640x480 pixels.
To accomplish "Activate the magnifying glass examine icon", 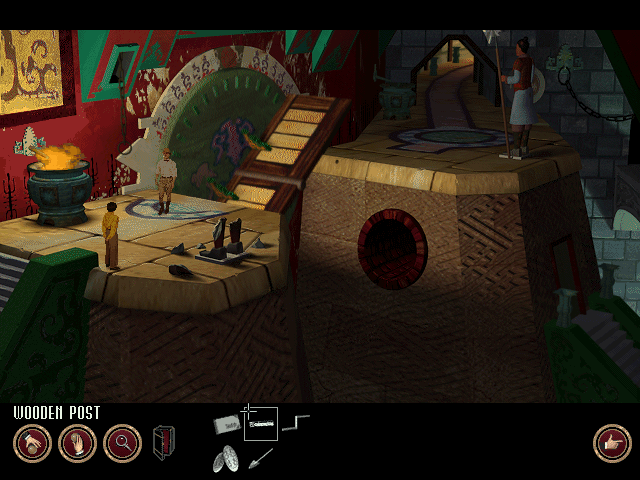I will pyautogui.click(x=122, y=443).
